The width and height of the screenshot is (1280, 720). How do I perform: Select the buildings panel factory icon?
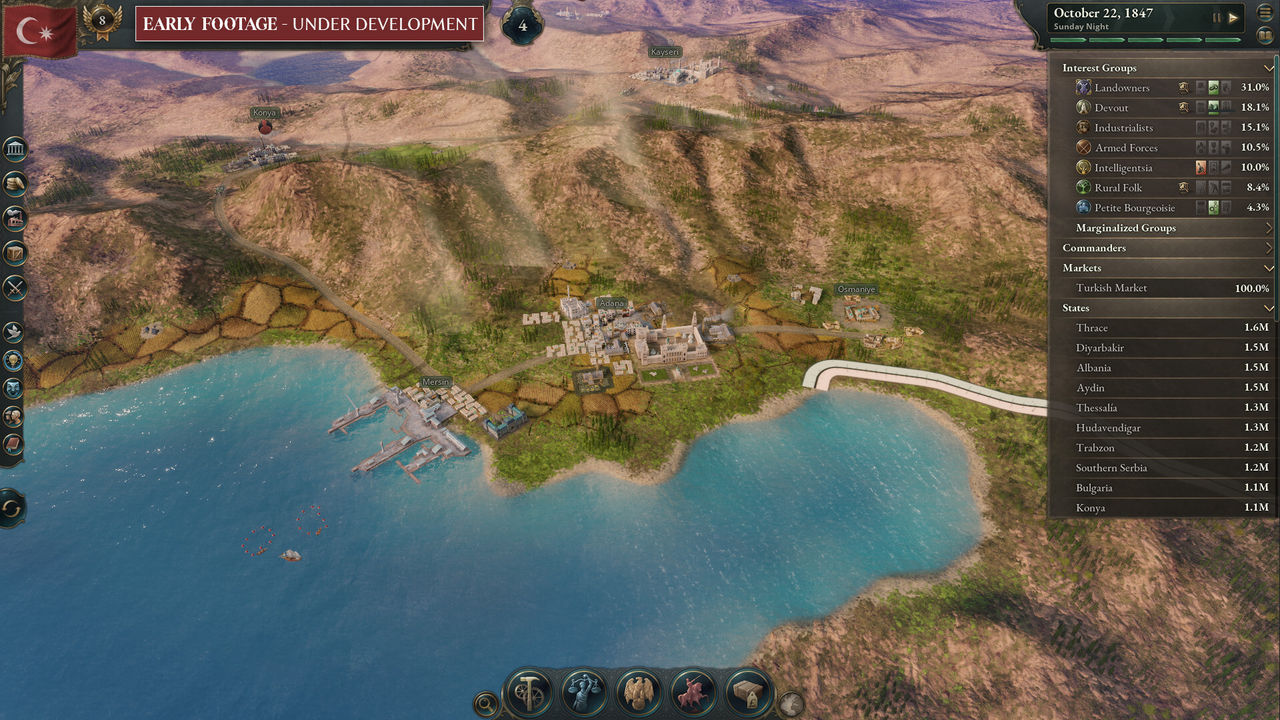pyautogui.click(x=15, y=218)
